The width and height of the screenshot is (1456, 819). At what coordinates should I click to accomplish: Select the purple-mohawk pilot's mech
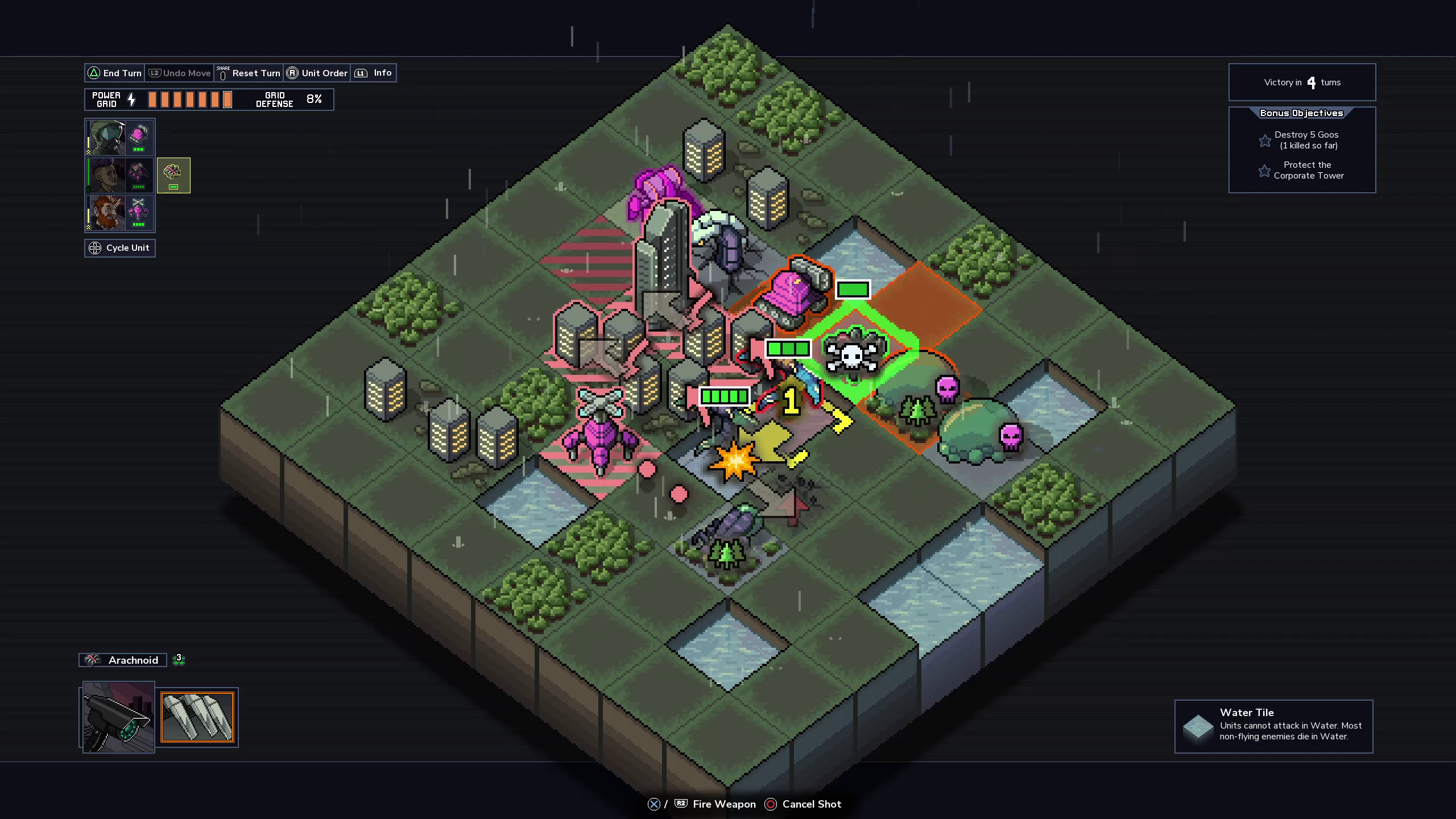coord(120,175)
